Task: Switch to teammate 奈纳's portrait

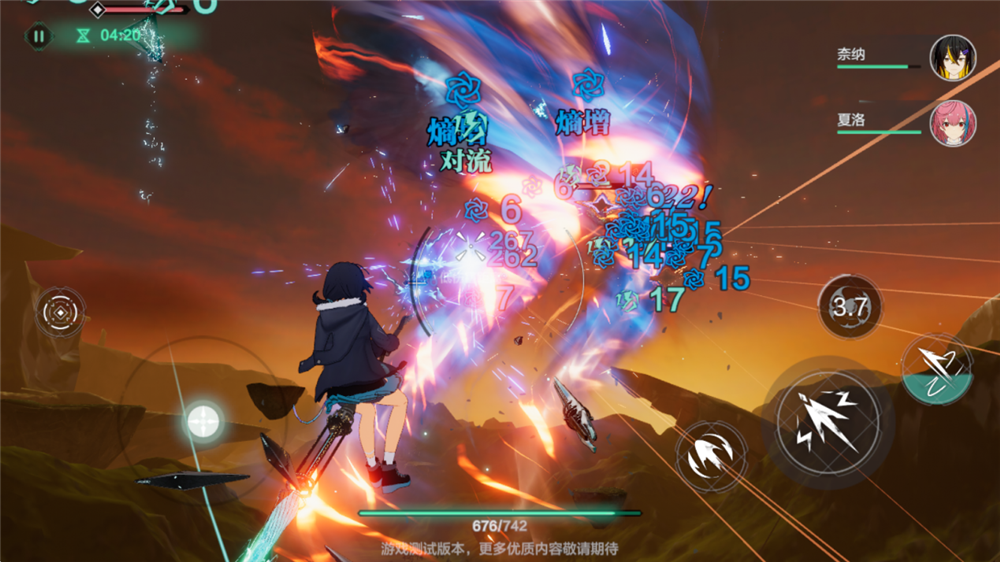Action: pyautogui.click(x=952, y=58)
